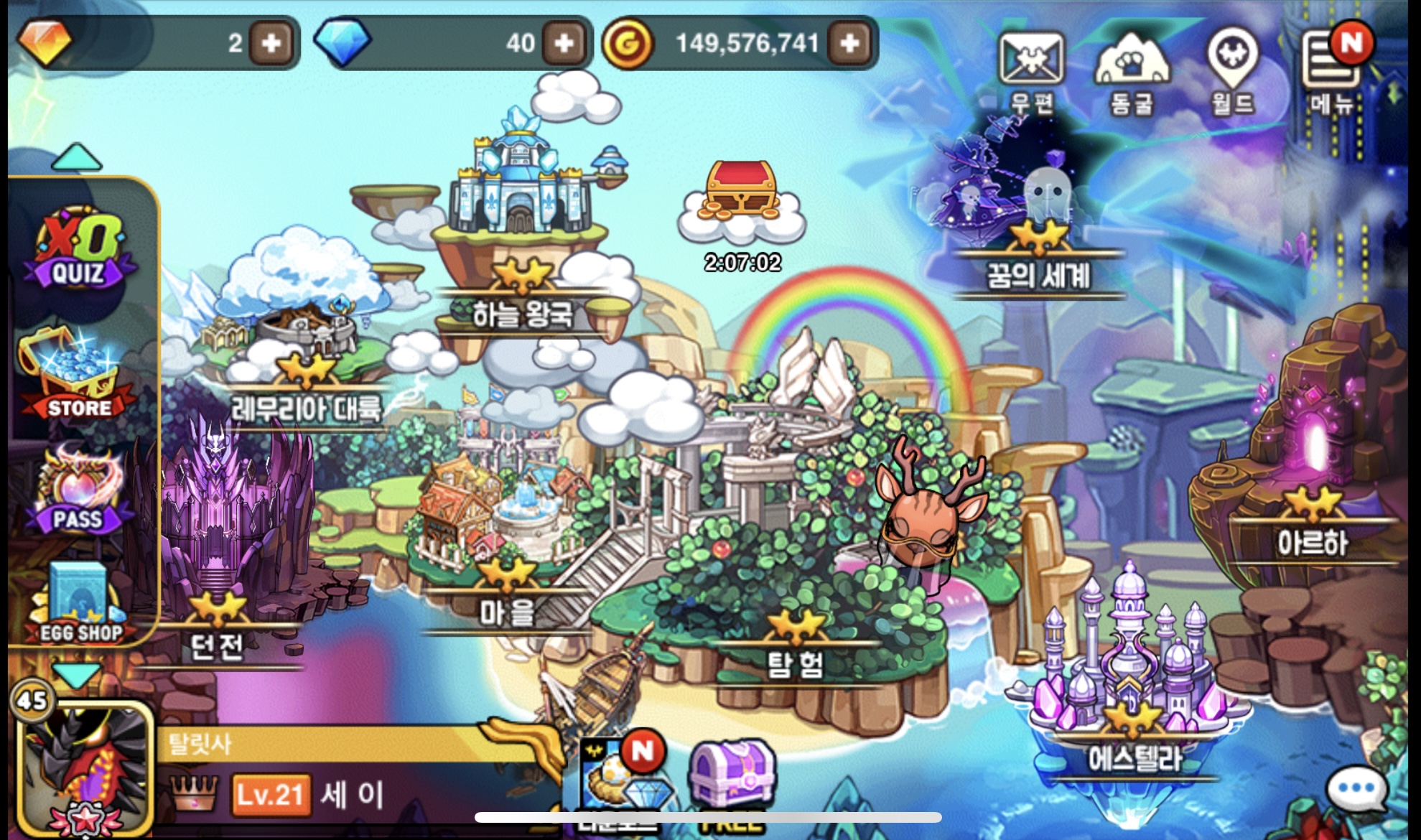1421x840 pixels.
Task: Click the down arrow below Egg Shop
Action: tap(77, 676)
